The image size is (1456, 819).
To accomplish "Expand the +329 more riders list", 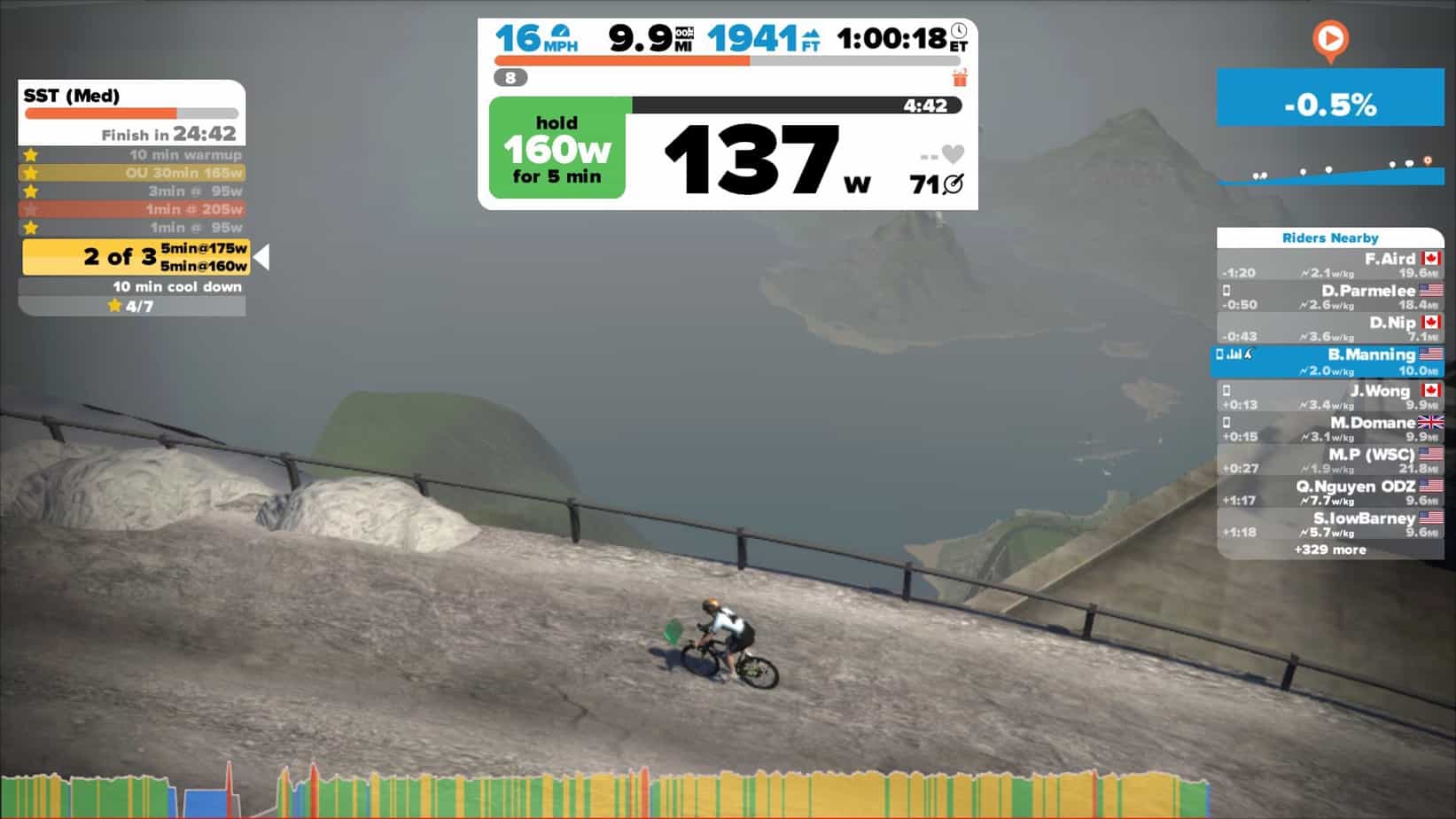I will click(x=1331, y=550).
